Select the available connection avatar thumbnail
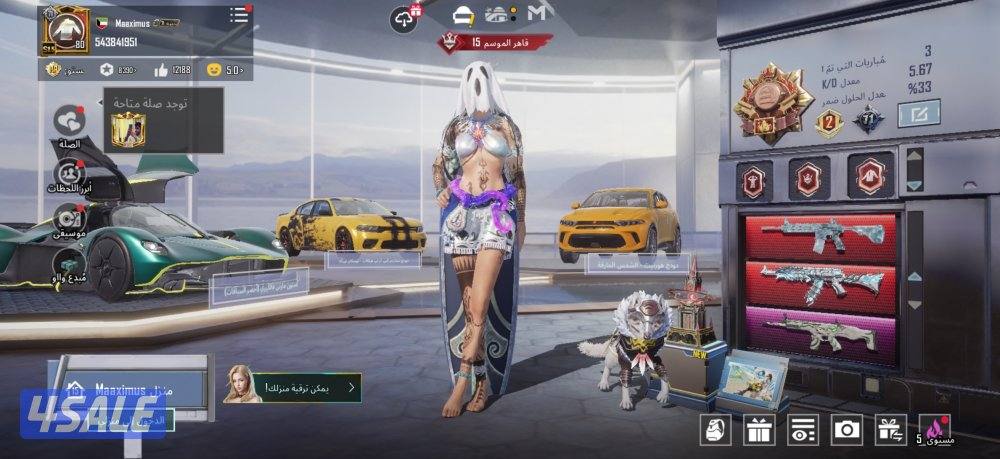 (128, 129)
